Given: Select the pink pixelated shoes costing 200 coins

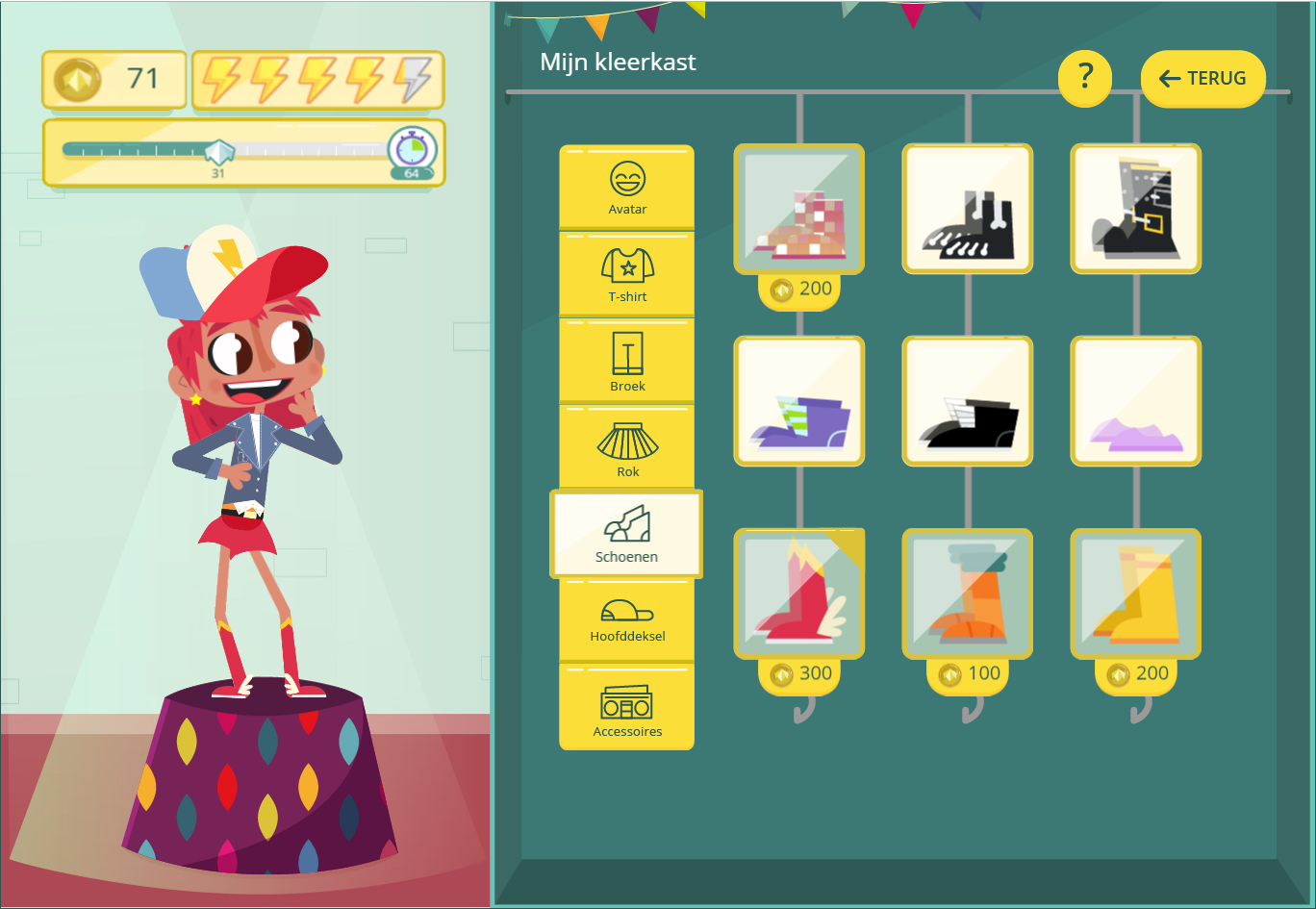Looking at the screenshot, I should (798, 209).
